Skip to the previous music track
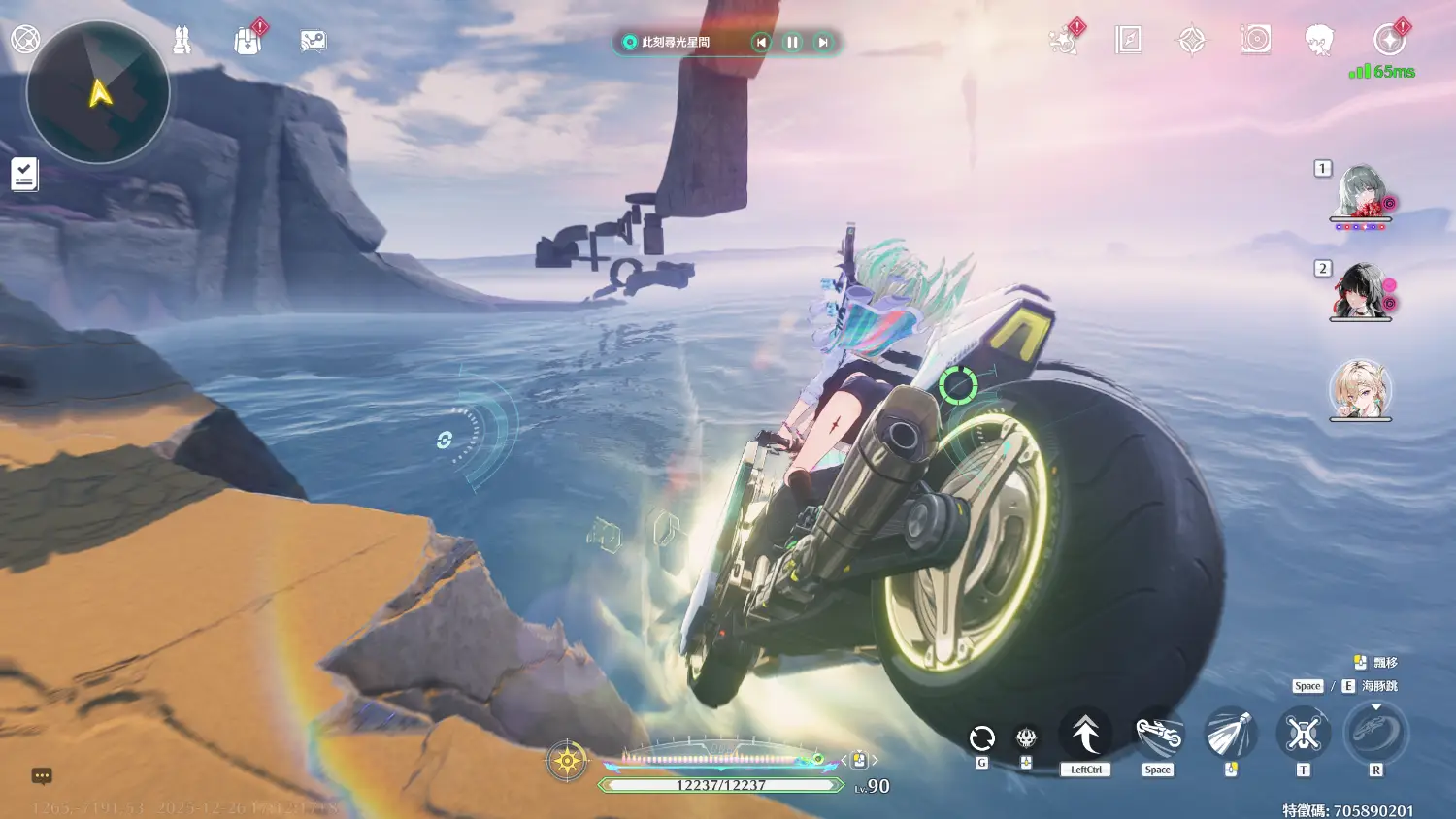The width and height of the screenshot is (1456, 819). [761, 42]
